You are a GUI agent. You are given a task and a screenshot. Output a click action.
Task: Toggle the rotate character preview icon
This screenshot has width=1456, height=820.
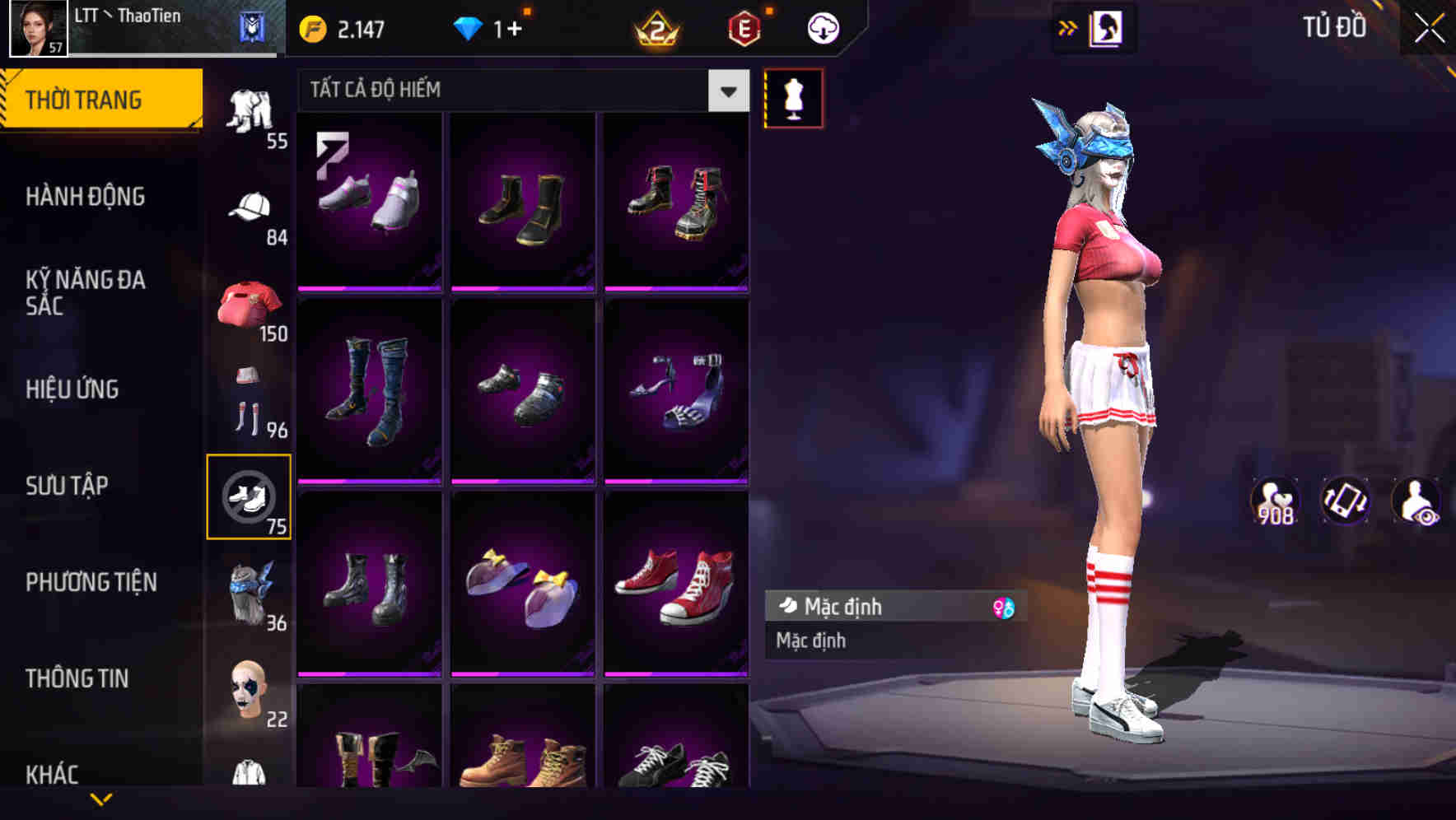coord(1346,501)
